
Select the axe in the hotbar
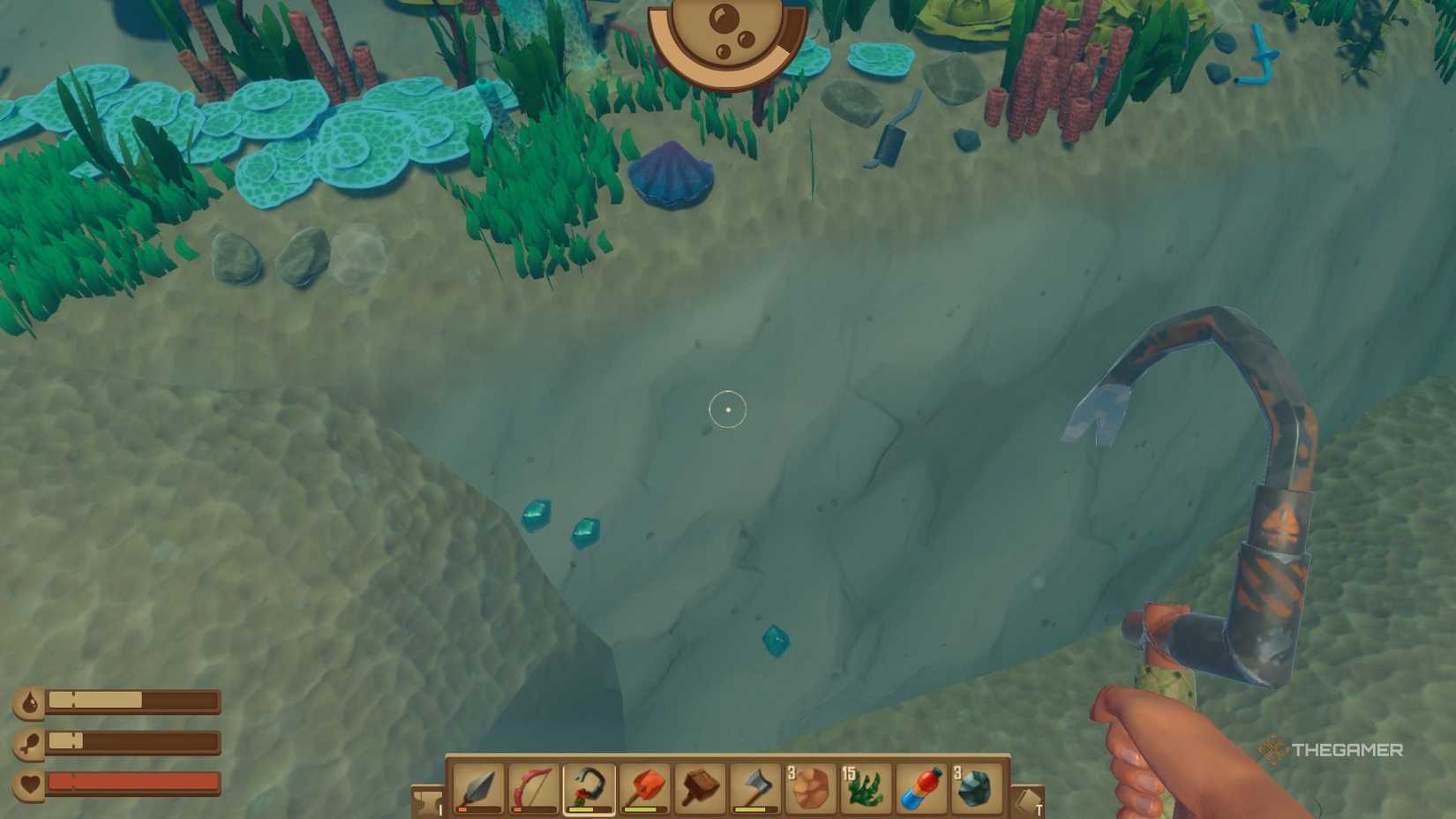point(755,791)
